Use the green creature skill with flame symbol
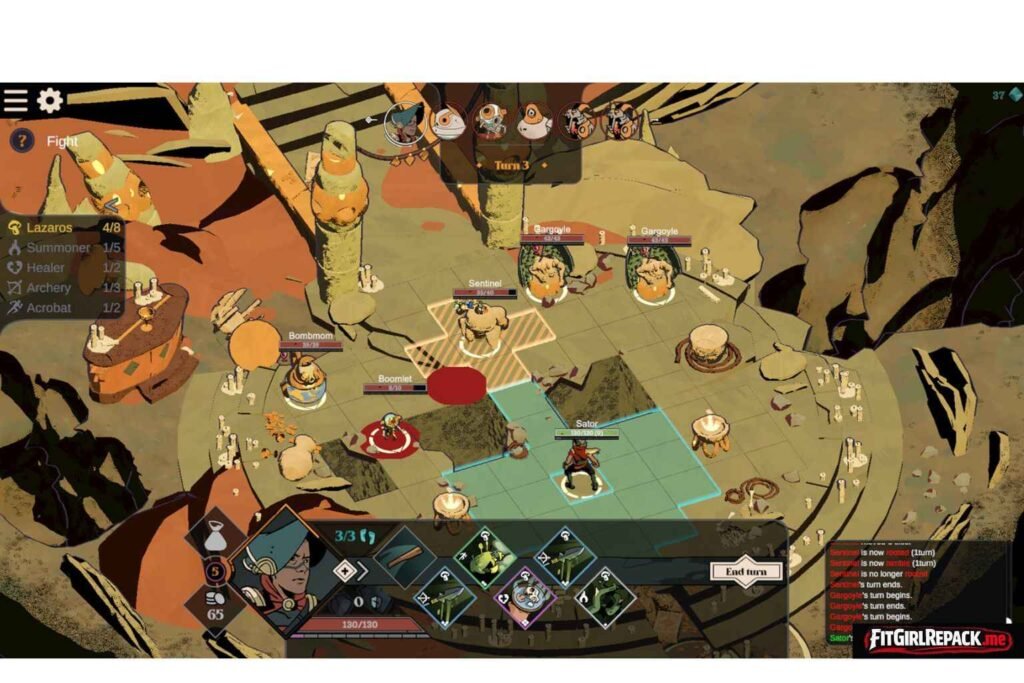Viewport: 1024px width, 683px height. [x=604, y=597]
